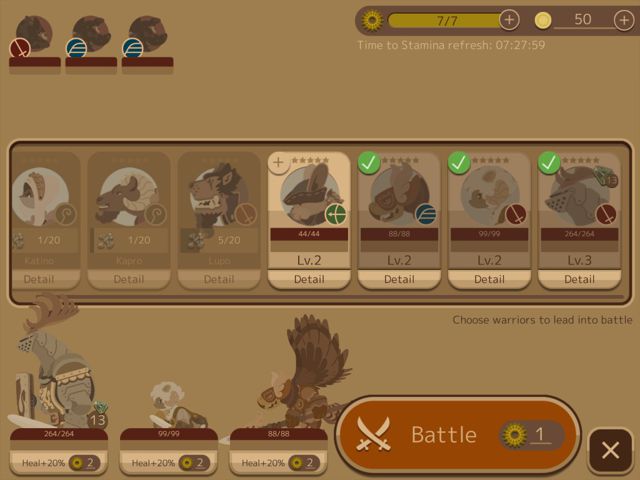Open Detail for locked warrior Katino
The image size is (640, 480).
[39, 279]
